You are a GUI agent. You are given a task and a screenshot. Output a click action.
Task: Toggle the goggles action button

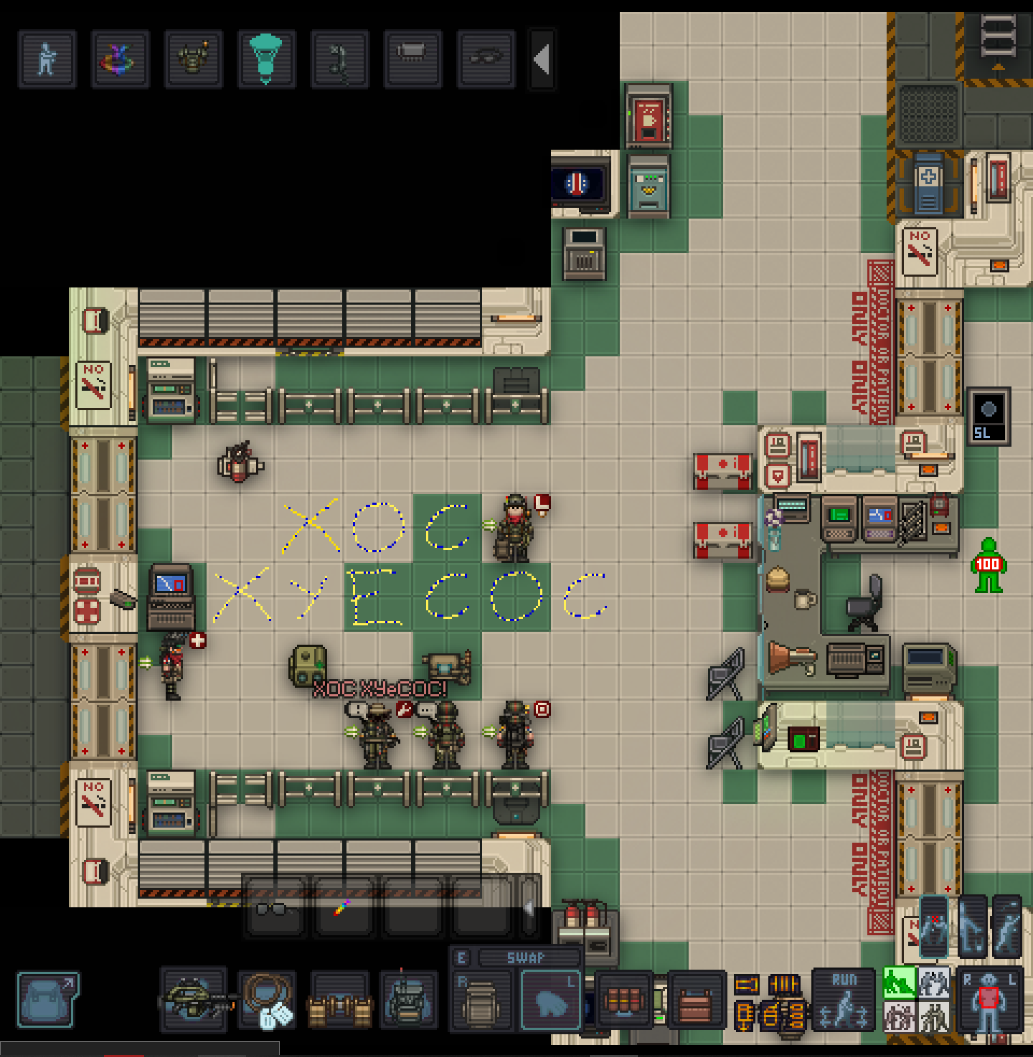(x=485, y=59)
